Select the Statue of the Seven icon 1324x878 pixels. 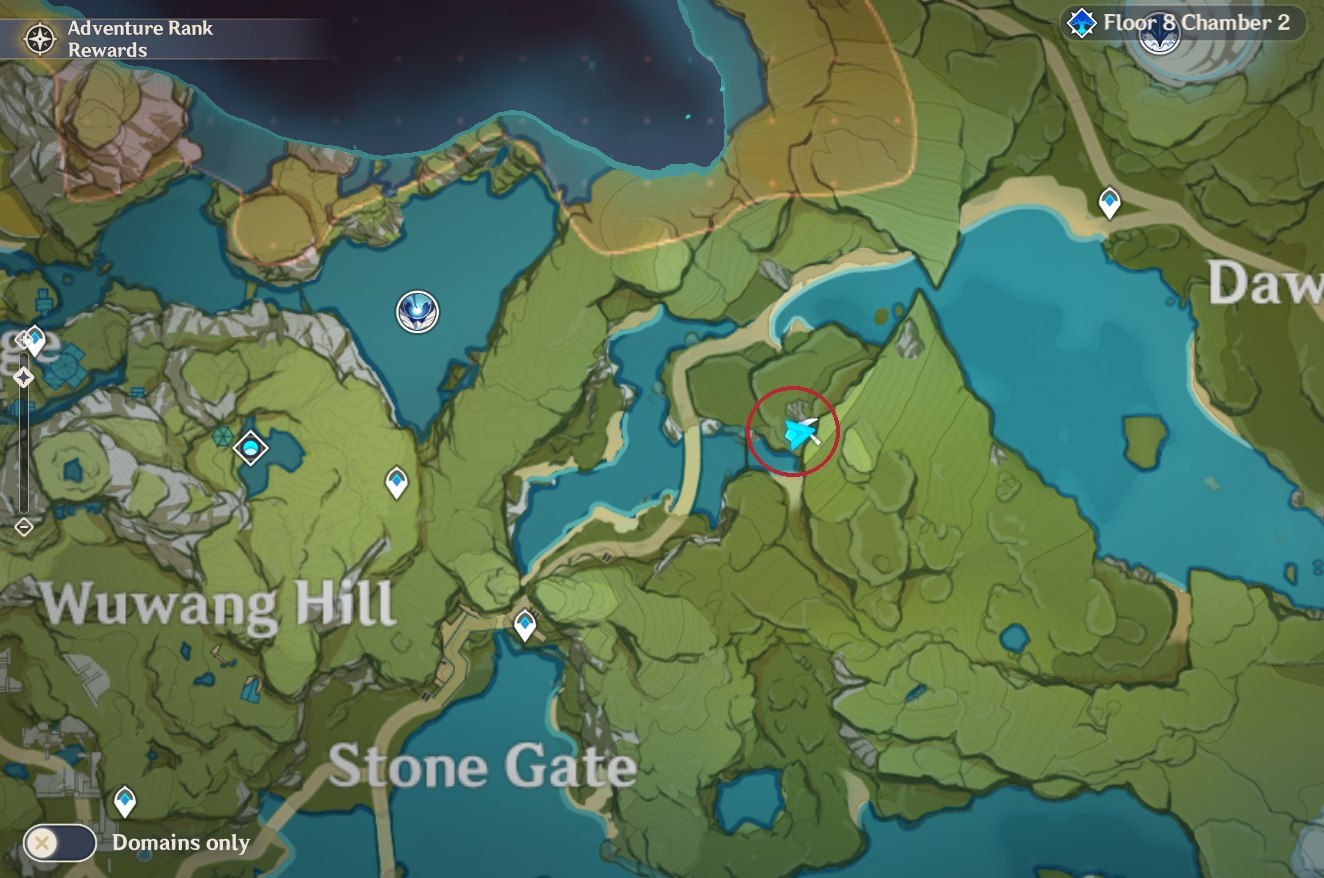point(417,311)
